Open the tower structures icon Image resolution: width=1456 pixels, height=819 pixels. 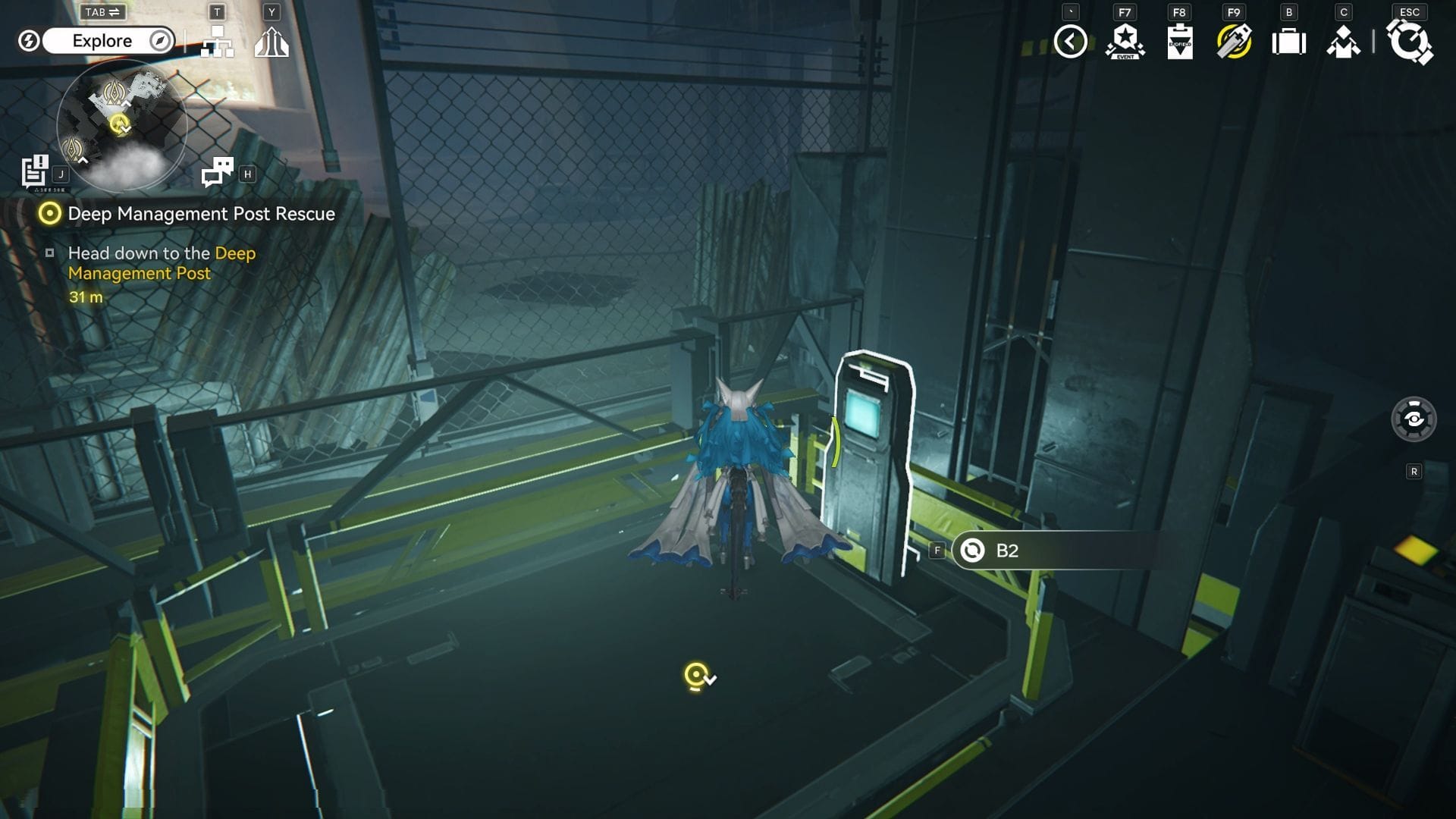pyautogui.click(x=271, y=42)
